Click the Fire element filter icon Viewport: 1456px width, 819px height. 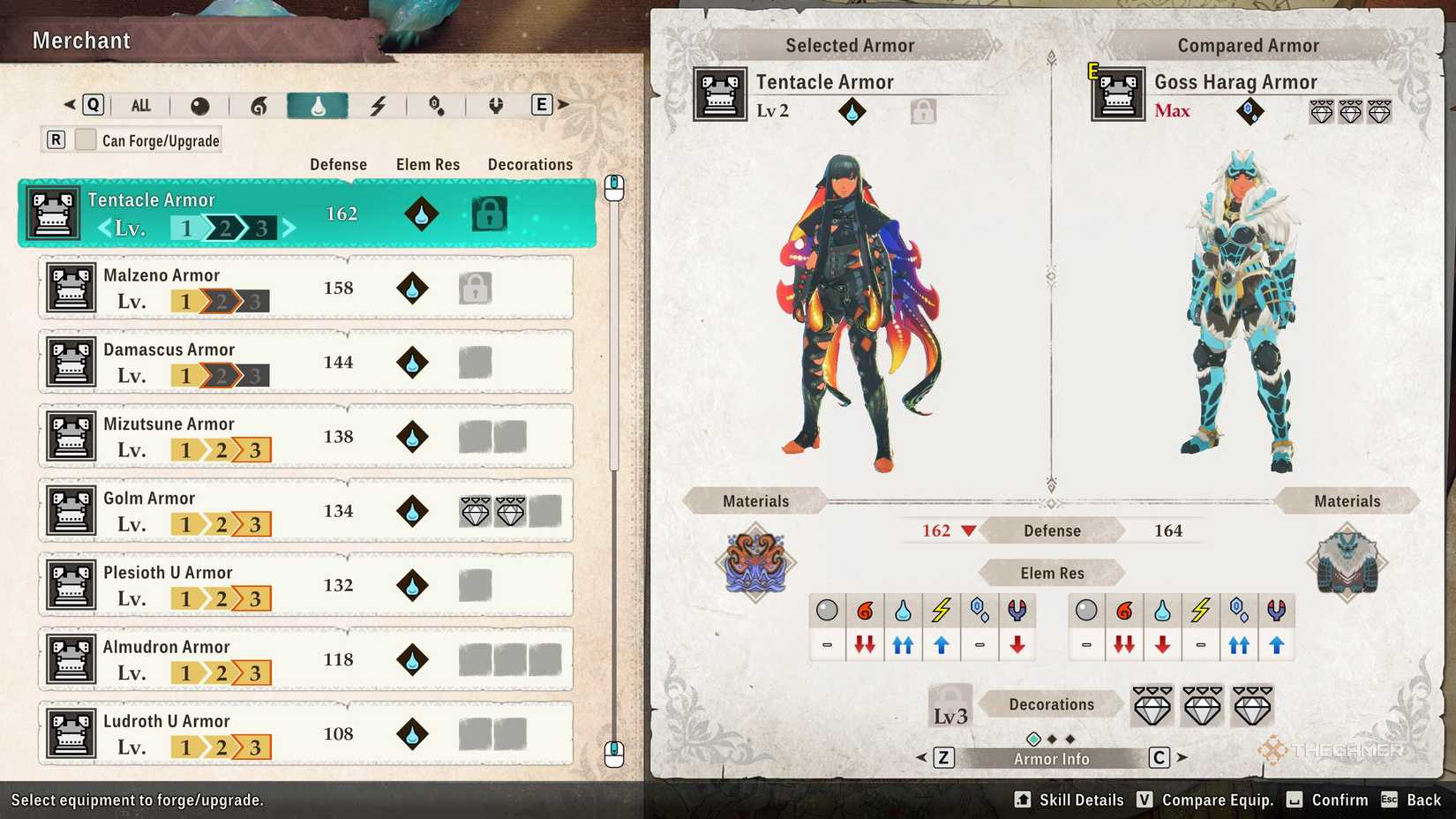(x=259, y=104)
